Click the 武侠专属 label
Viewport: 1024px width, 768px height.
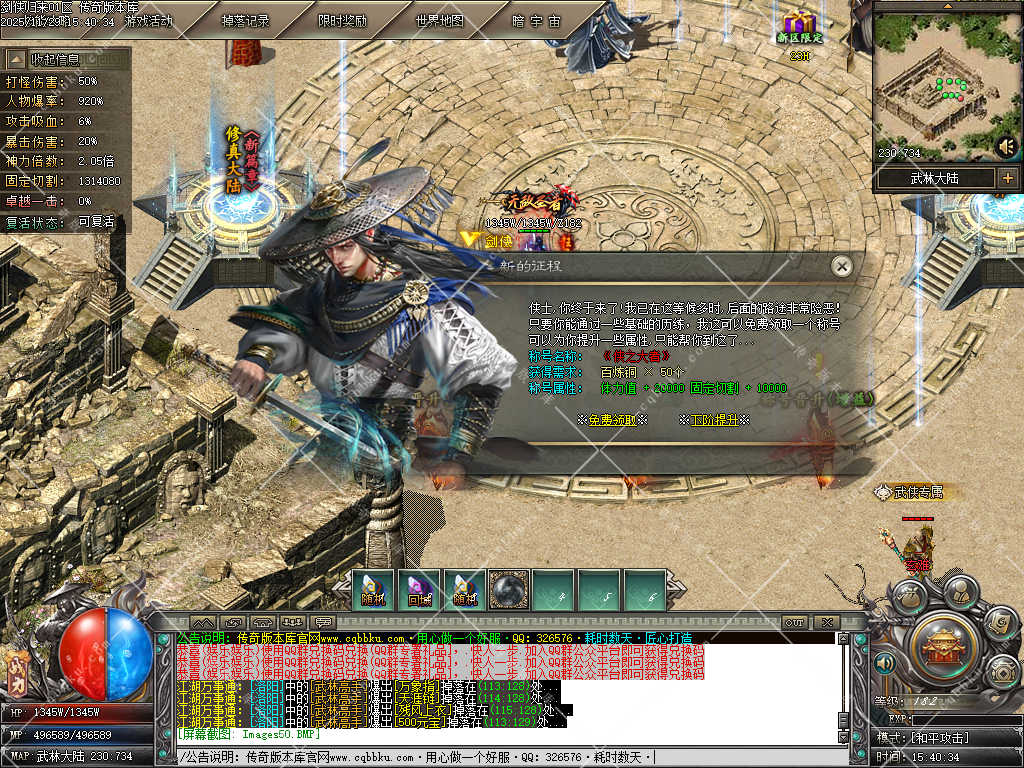910,492
